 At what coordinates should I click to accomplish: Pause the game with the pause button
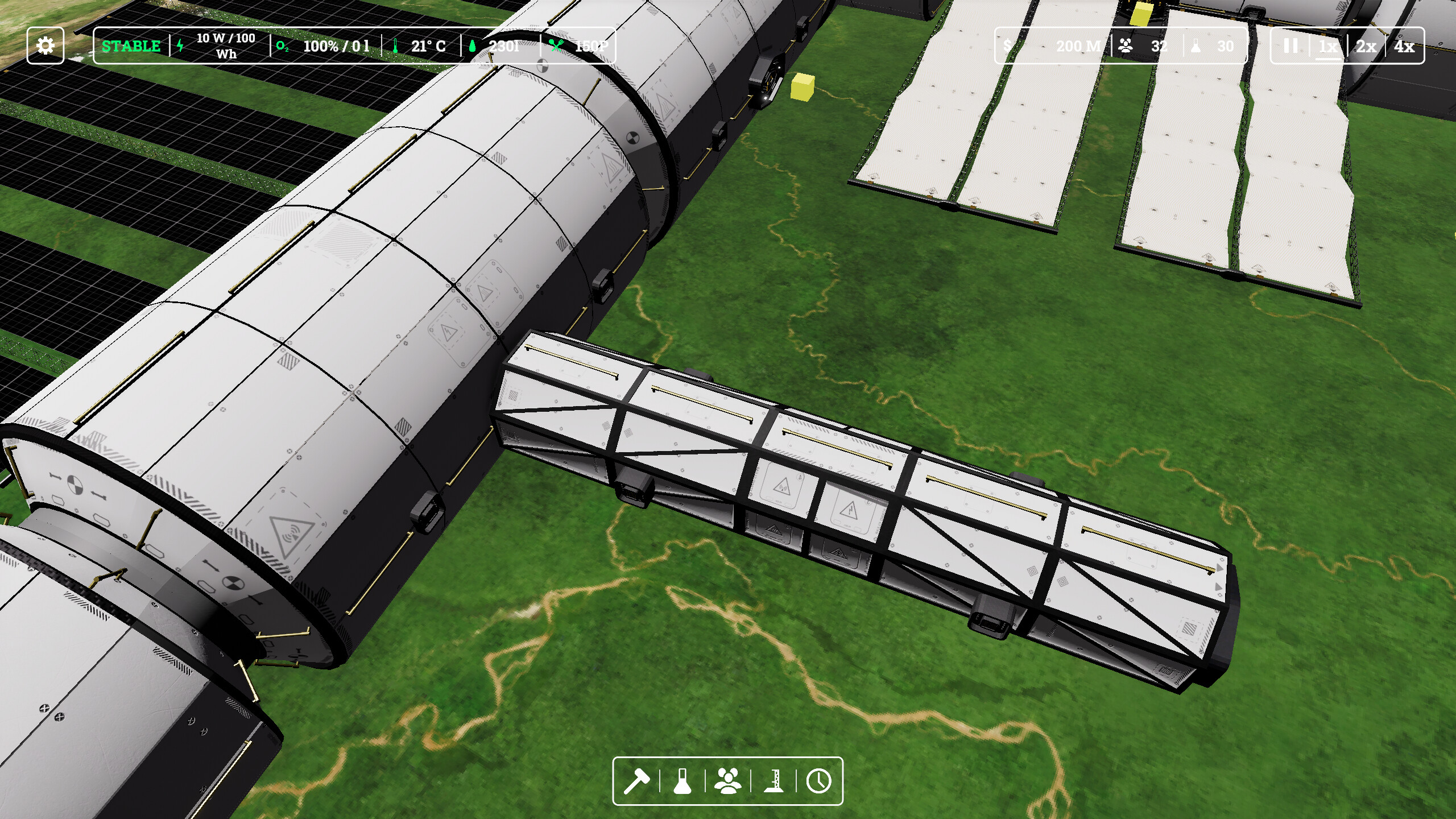click(x=1291, y=46)
